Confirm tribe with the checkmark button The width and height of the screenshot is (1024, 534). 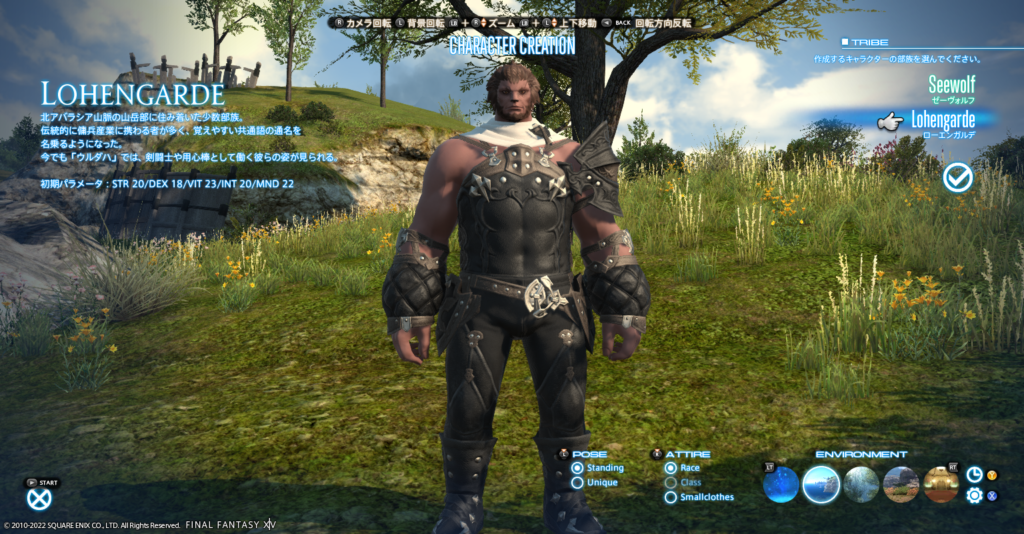958,177
